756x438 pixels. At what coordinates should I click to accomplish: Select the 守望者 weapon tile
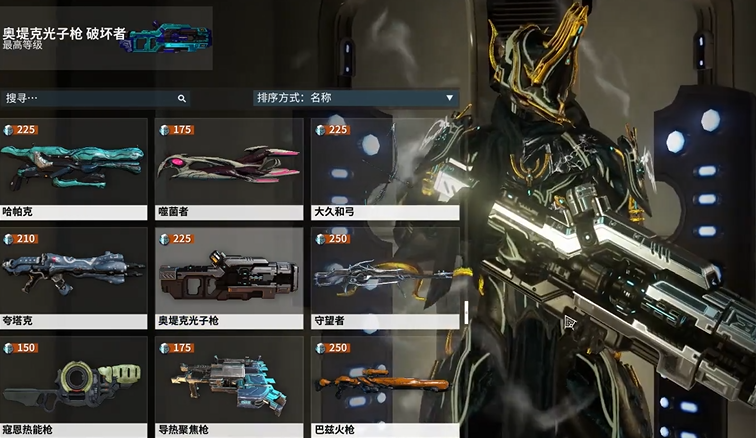(x=385, y=277)
